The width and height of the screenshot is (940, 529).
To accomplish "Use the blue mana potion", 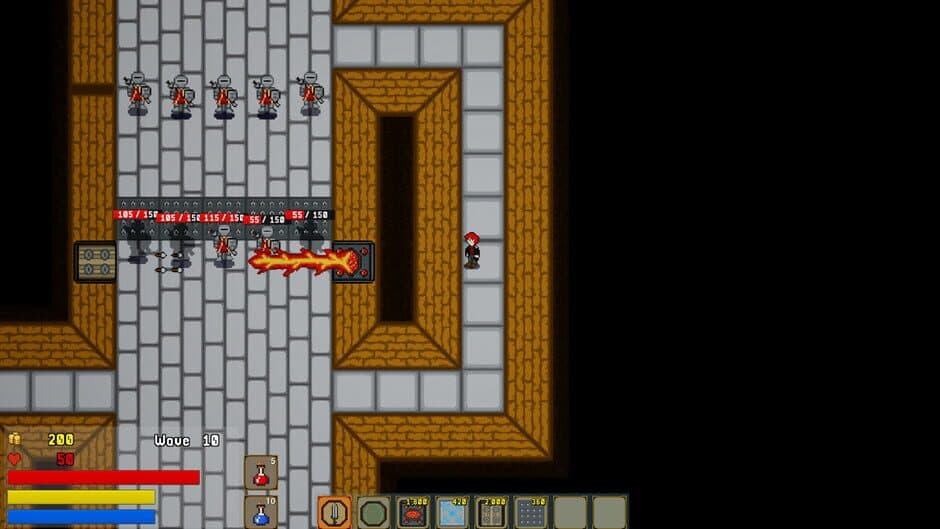I will 261,512.
